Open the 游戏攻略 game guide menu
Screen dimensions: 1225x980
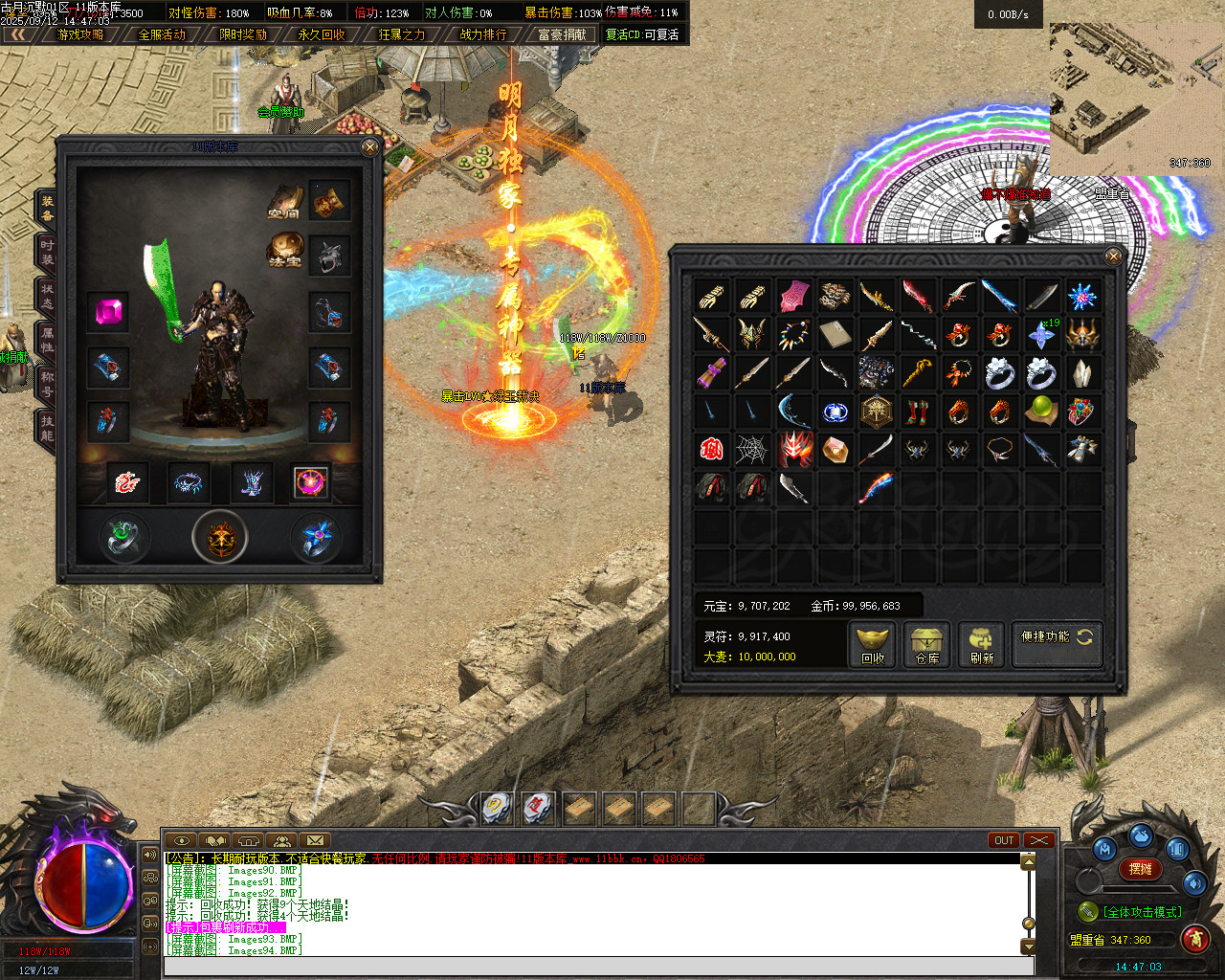80,34
